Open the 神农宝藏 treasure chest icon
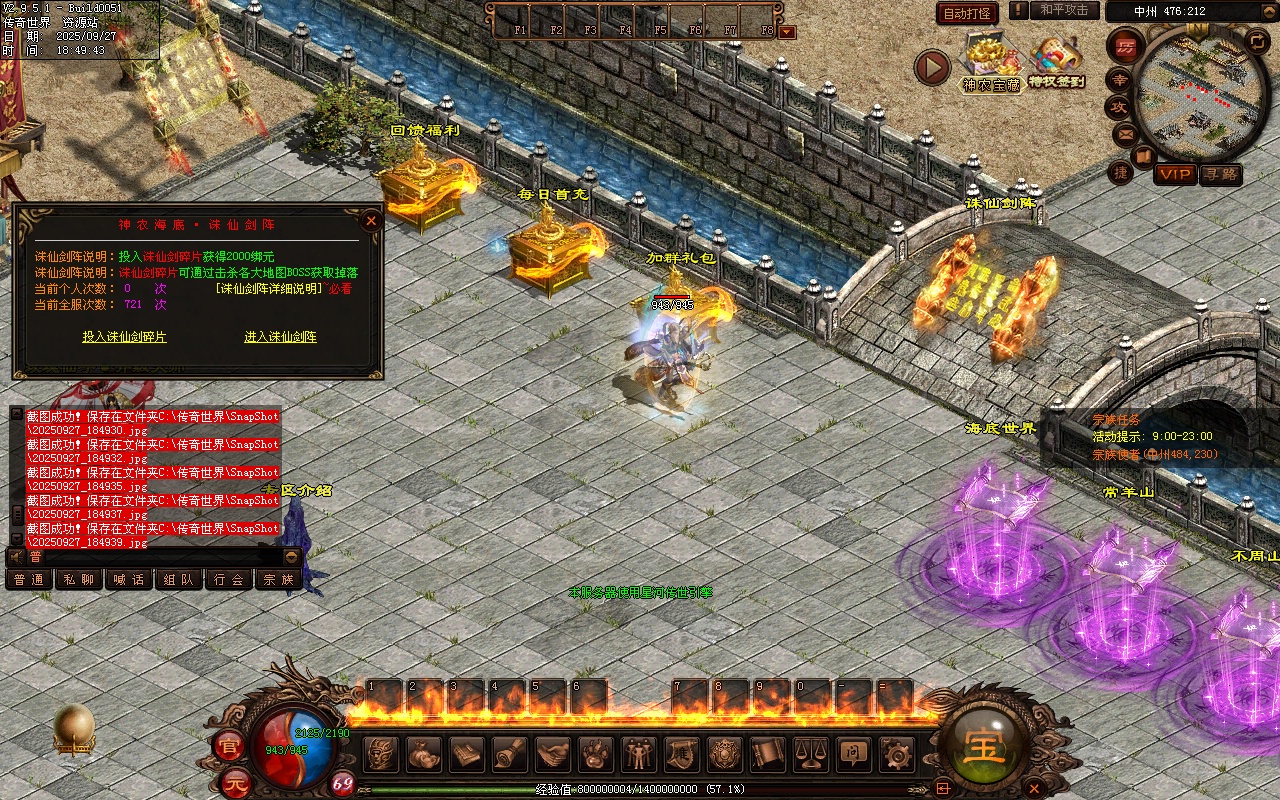Screen dimensions: 1280x800 pos(990,63)
